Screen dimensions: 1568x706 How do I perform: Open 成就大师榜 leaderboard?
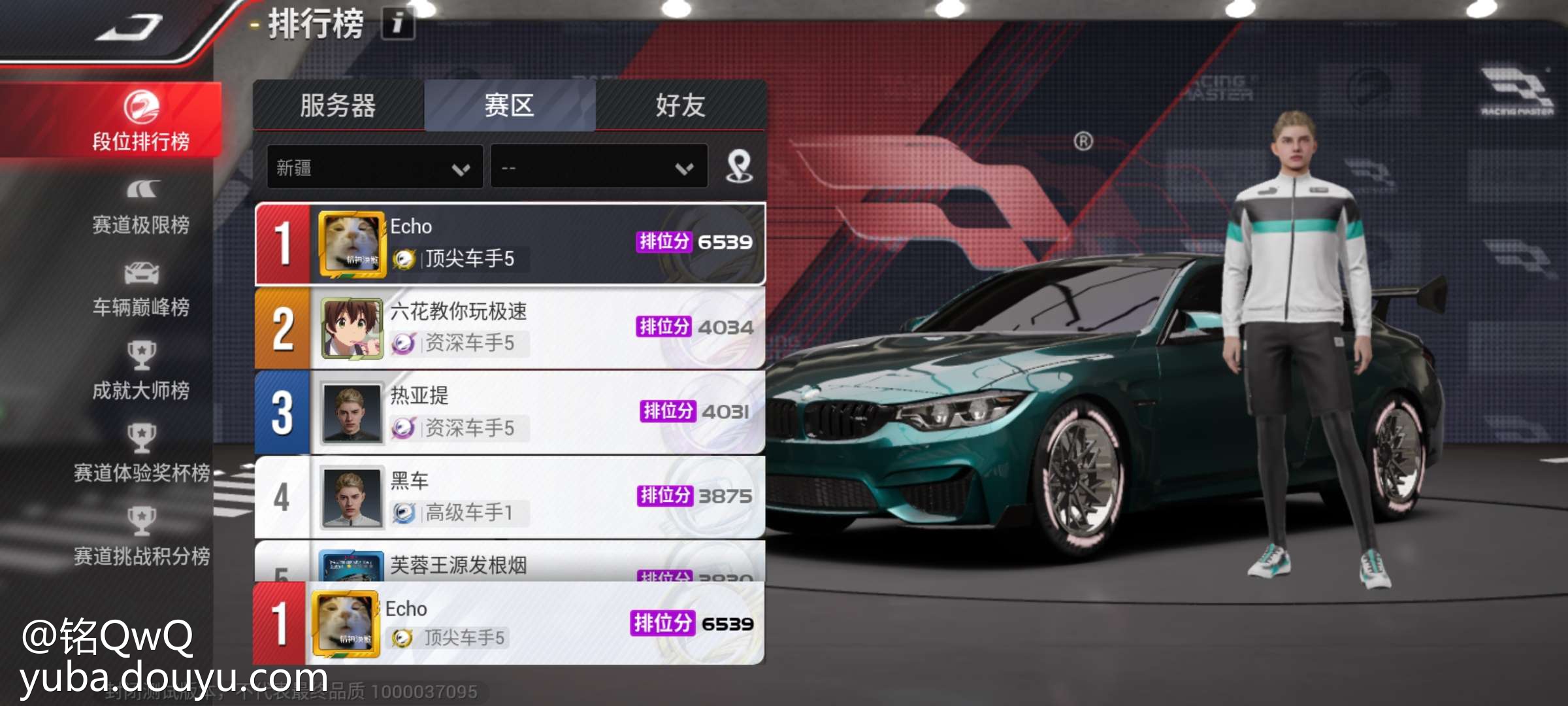[141, 372]
